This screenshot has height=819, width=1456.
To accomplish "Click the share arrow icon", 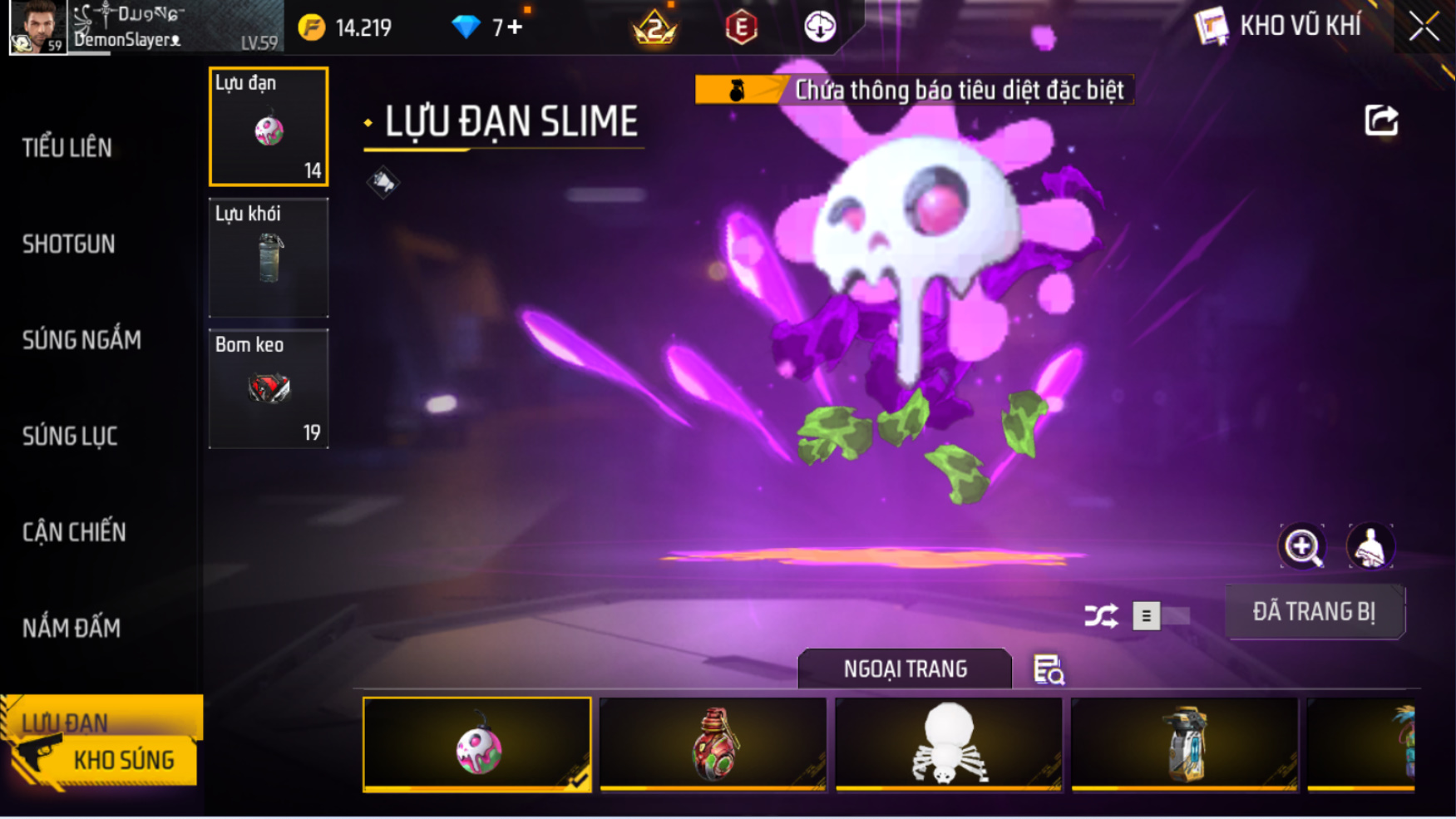I will pos(1381,121).
